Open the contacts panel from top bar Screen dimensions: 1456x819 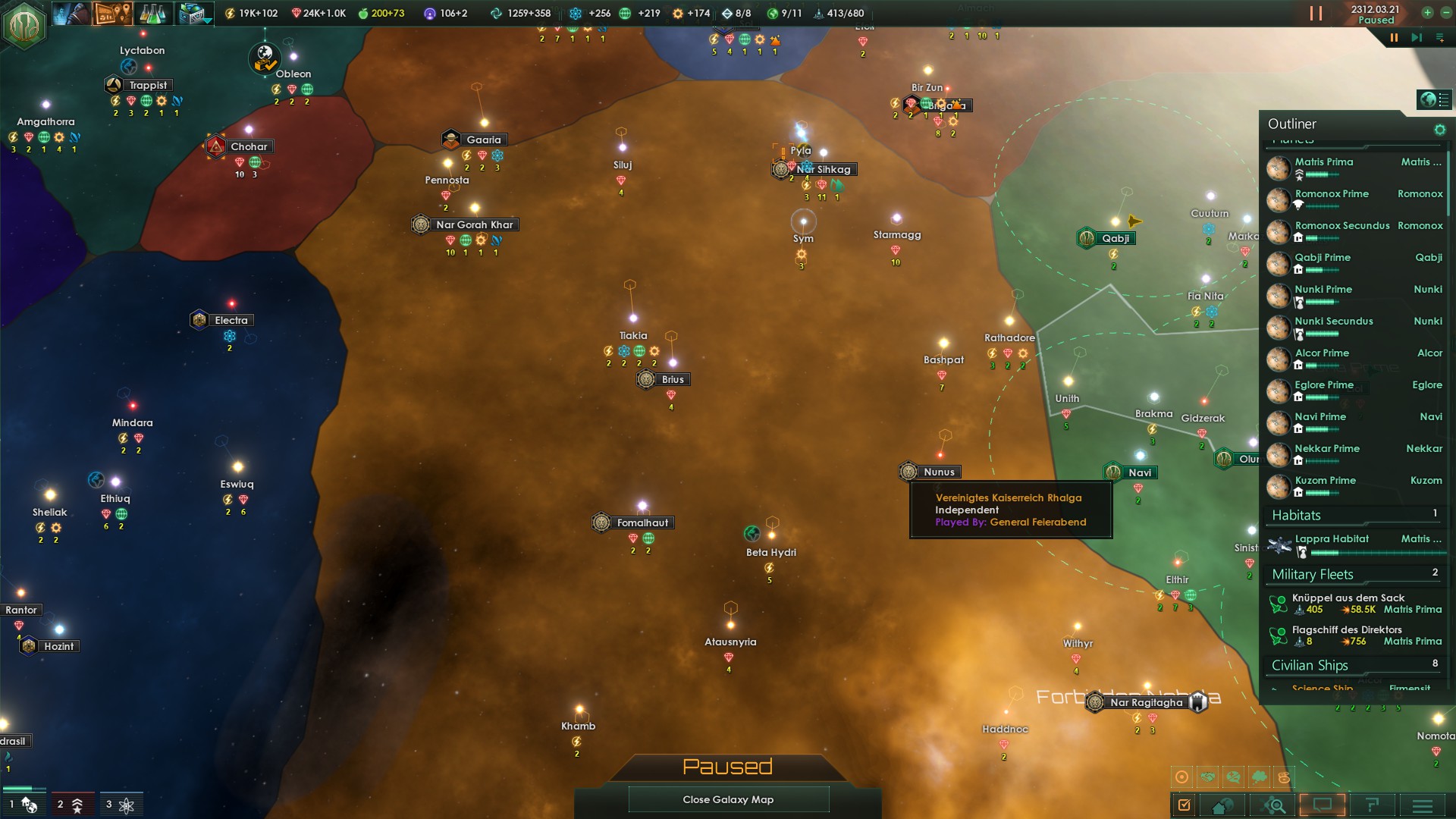(71, 13)
